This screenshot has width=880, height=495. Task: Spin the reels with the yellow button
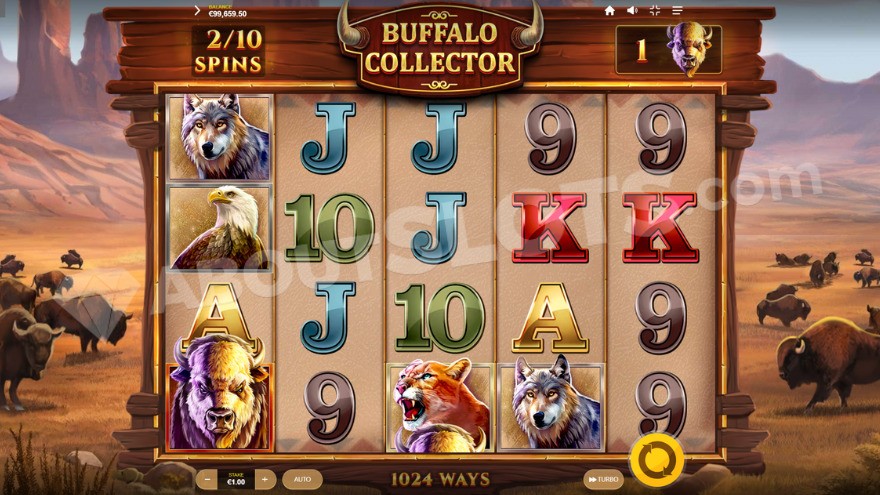(x=657, y=460)
